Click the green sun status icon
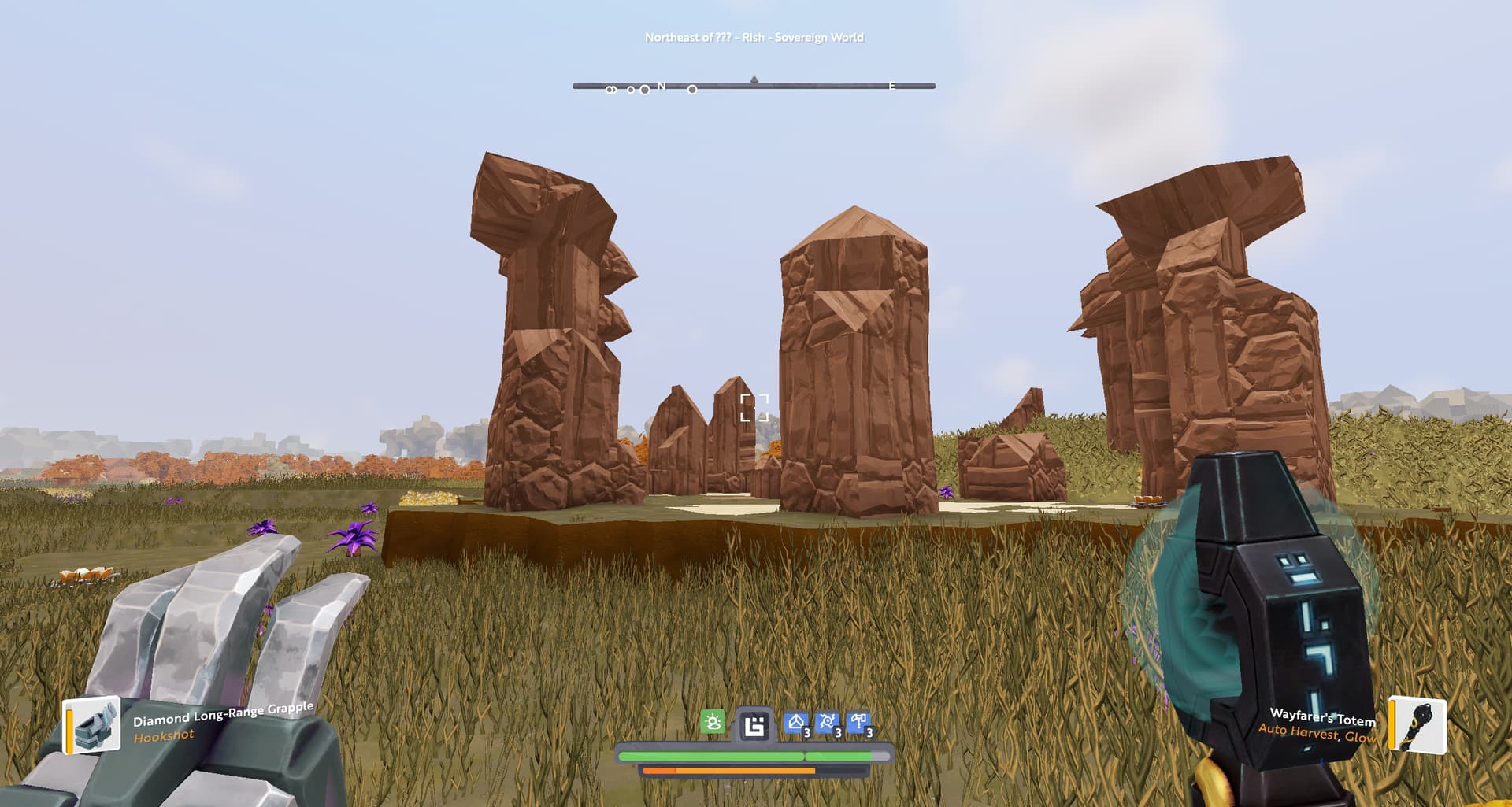 [x=713, y=723]
